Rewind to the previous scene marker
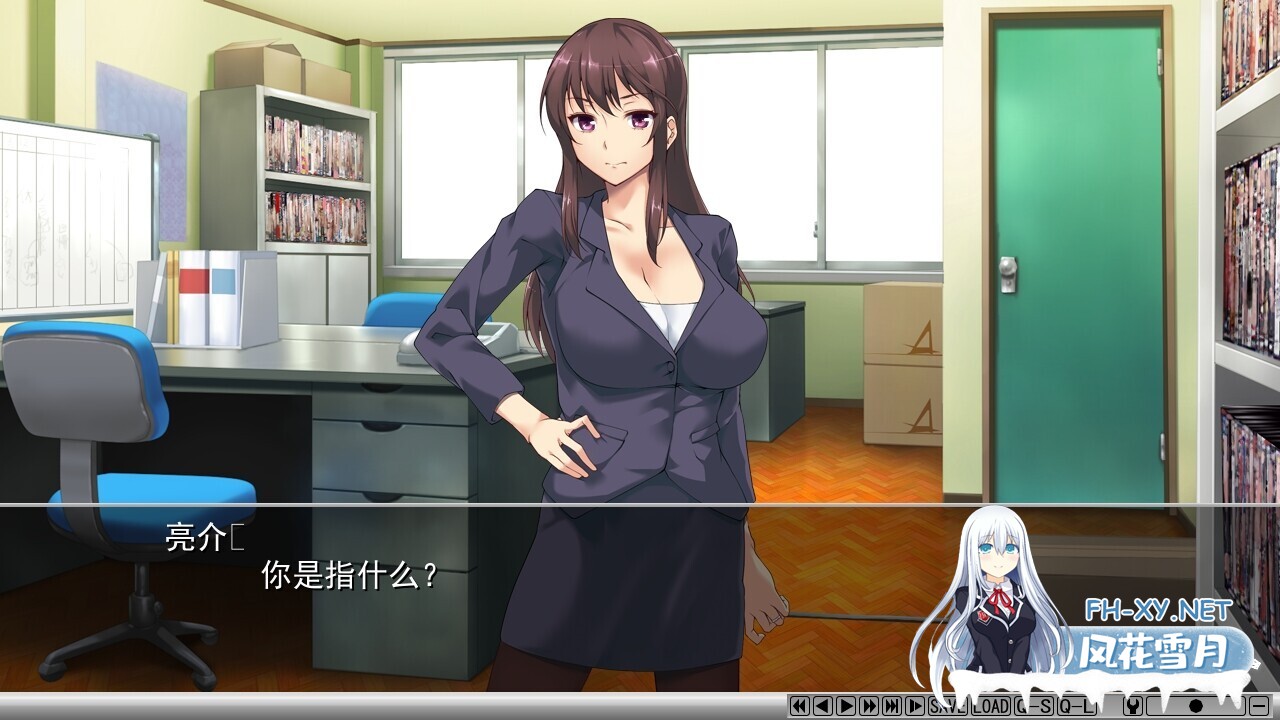Screen dimensions: 1280x720 point(800,706)
